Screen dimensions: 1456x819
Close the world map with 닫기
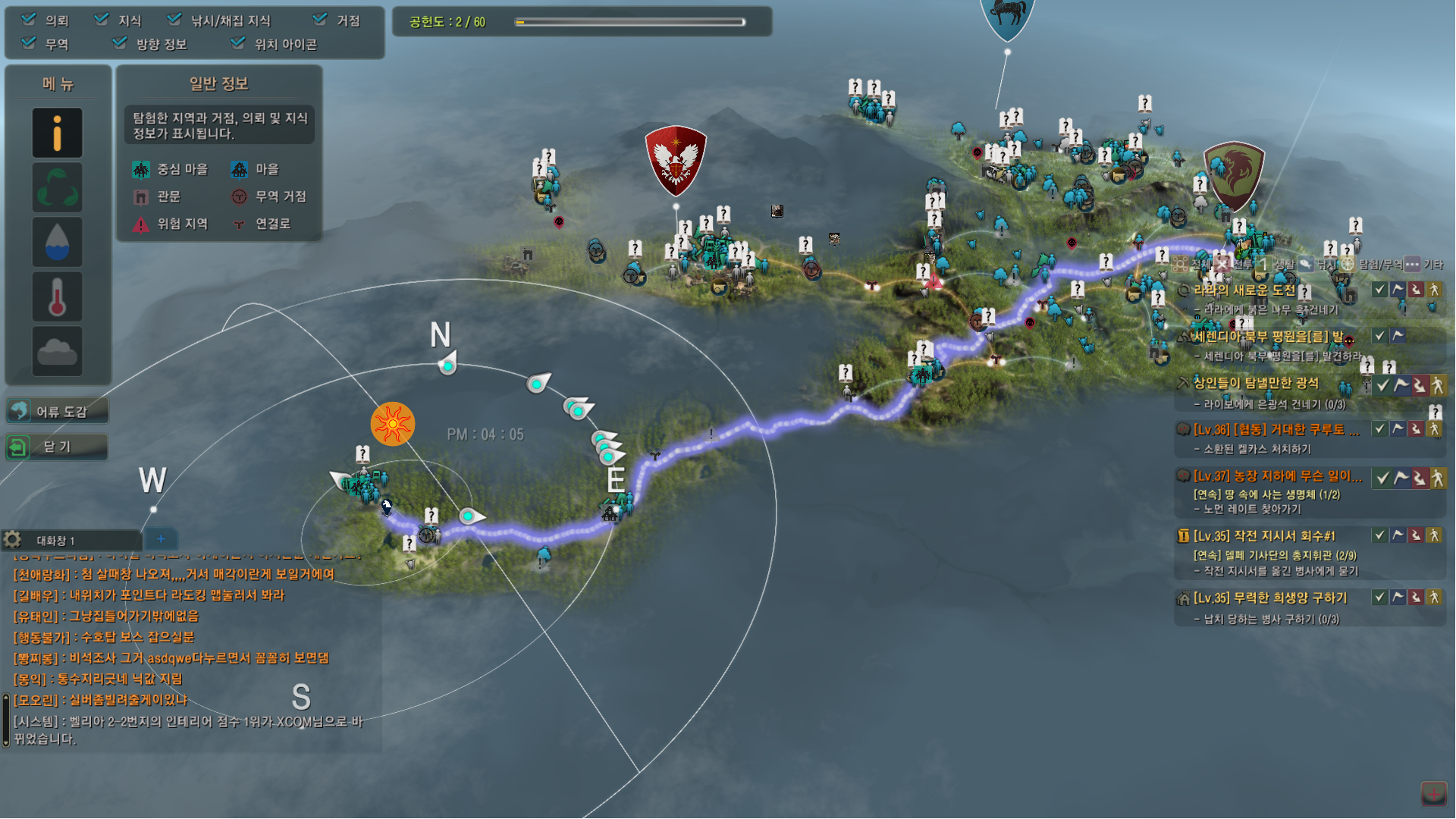click(x=58, y=447)
